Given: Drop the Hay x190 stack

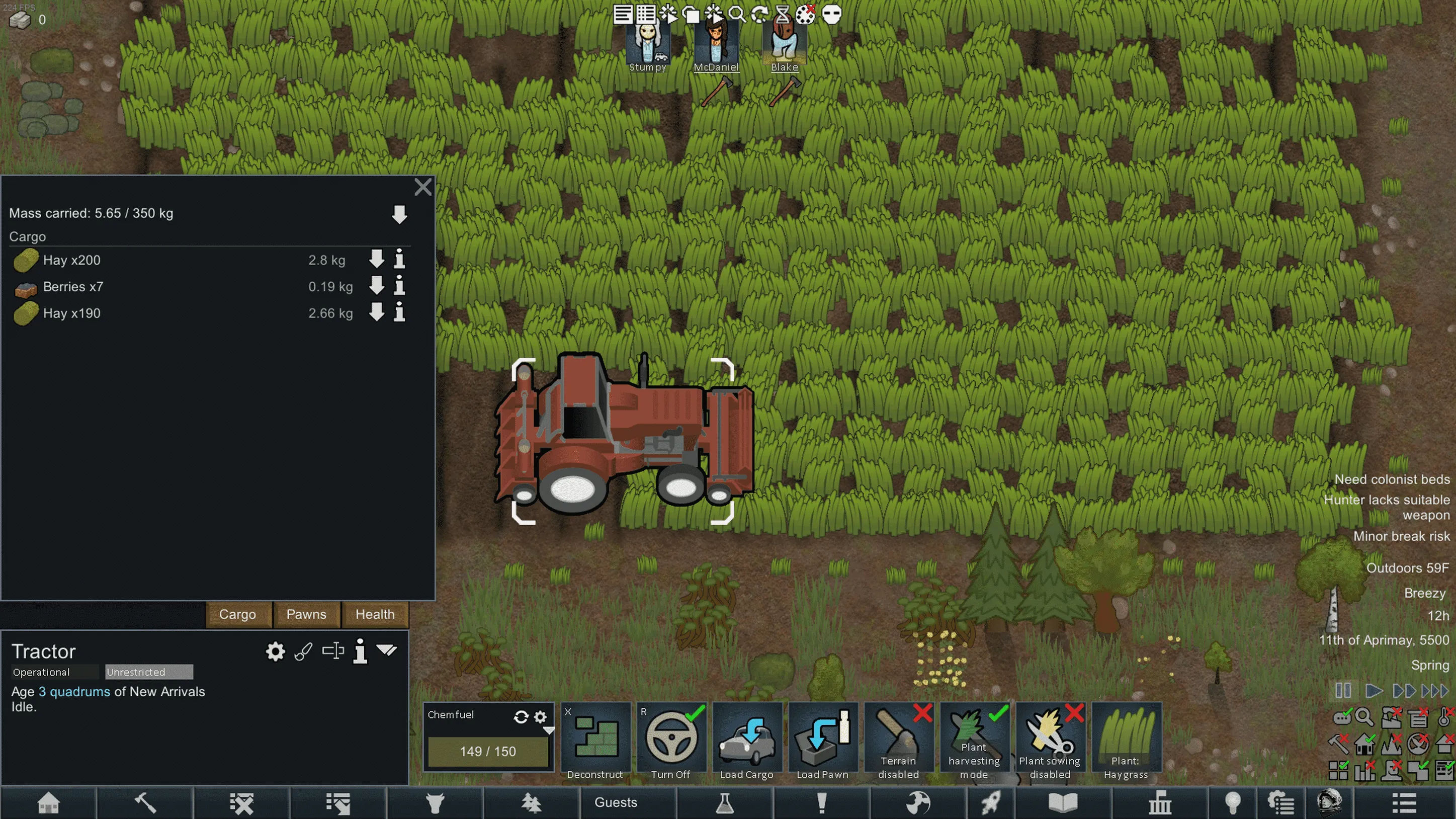Looking at the screenshot, I should pos(376,313).
